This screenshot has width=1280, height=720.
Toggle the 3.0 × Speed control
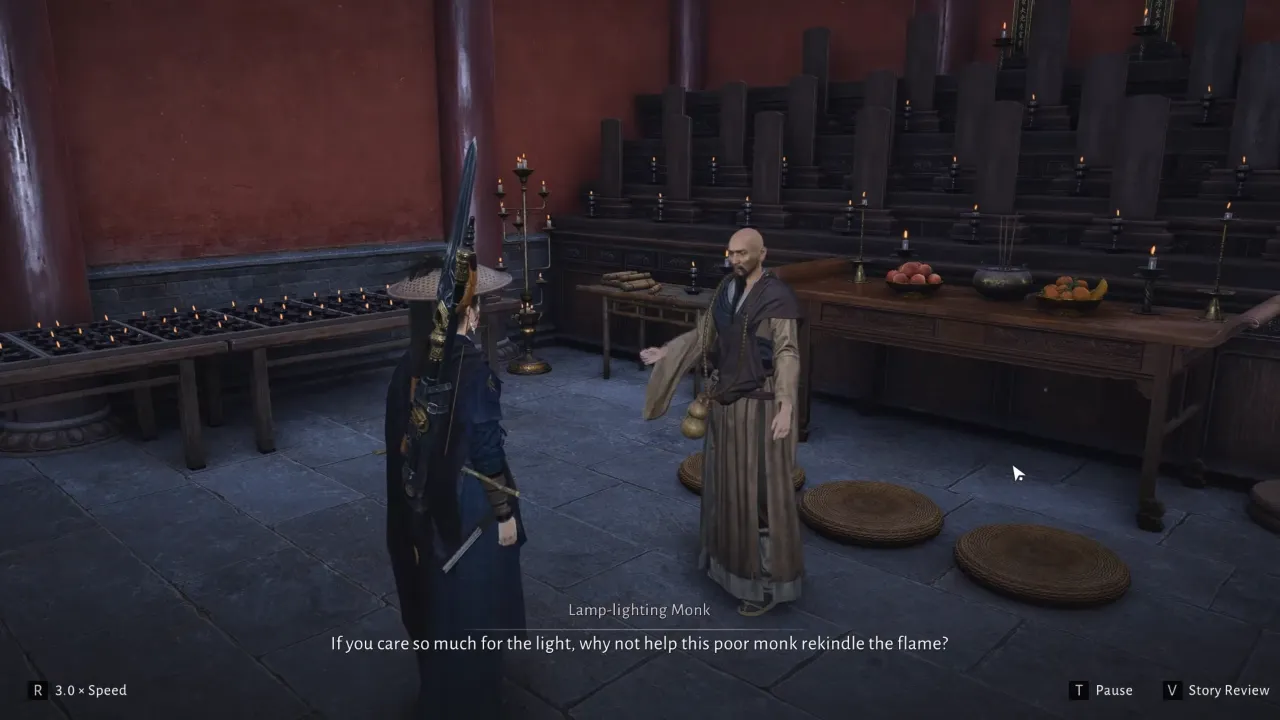(x=88, y=690)
